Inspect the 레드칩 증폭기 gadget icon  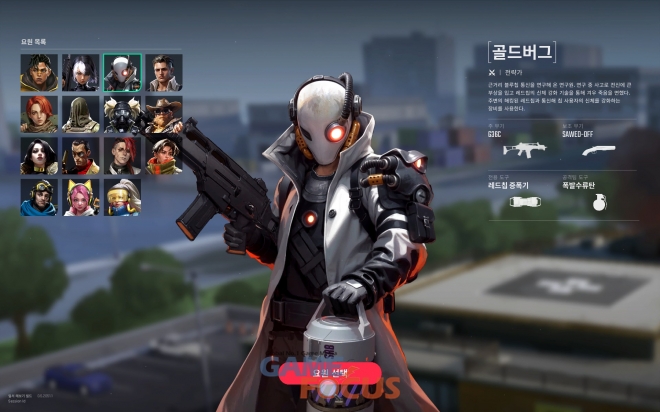coord(518,200)
